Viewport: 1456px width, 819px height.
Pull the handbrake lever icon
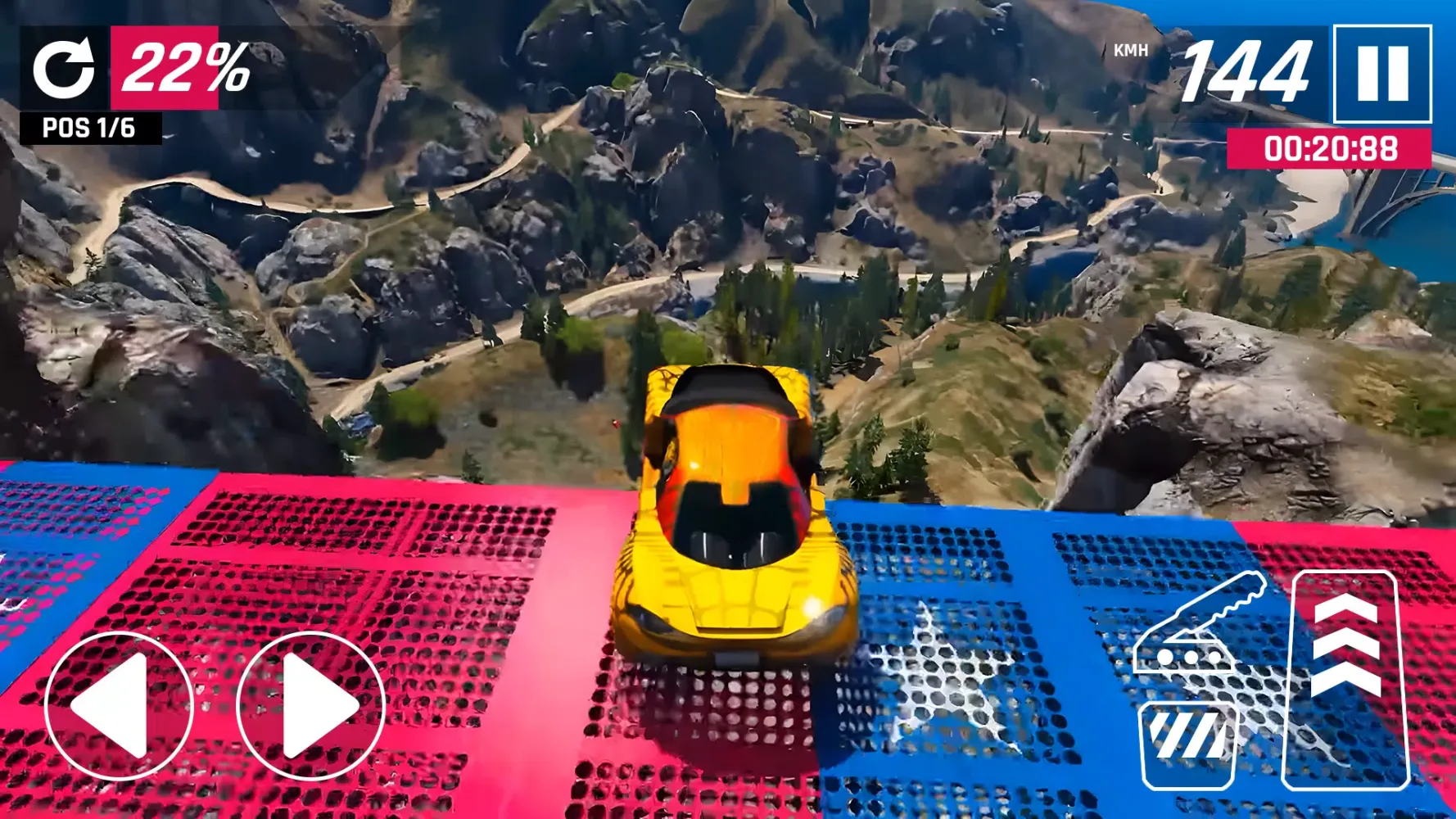[1197, 627]
